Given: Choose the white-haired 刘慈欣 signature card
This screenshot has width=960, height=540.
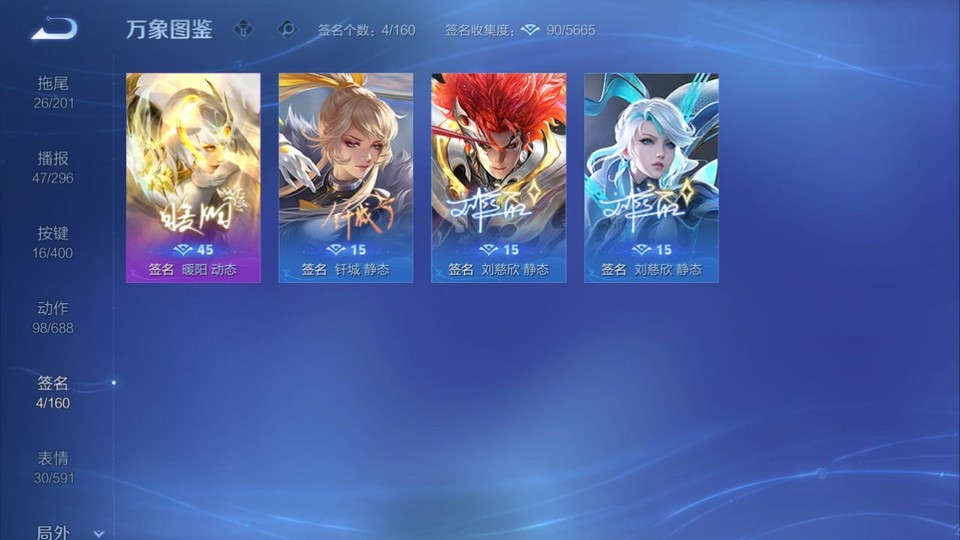Looking at the screenshot, I should [651, 177].
